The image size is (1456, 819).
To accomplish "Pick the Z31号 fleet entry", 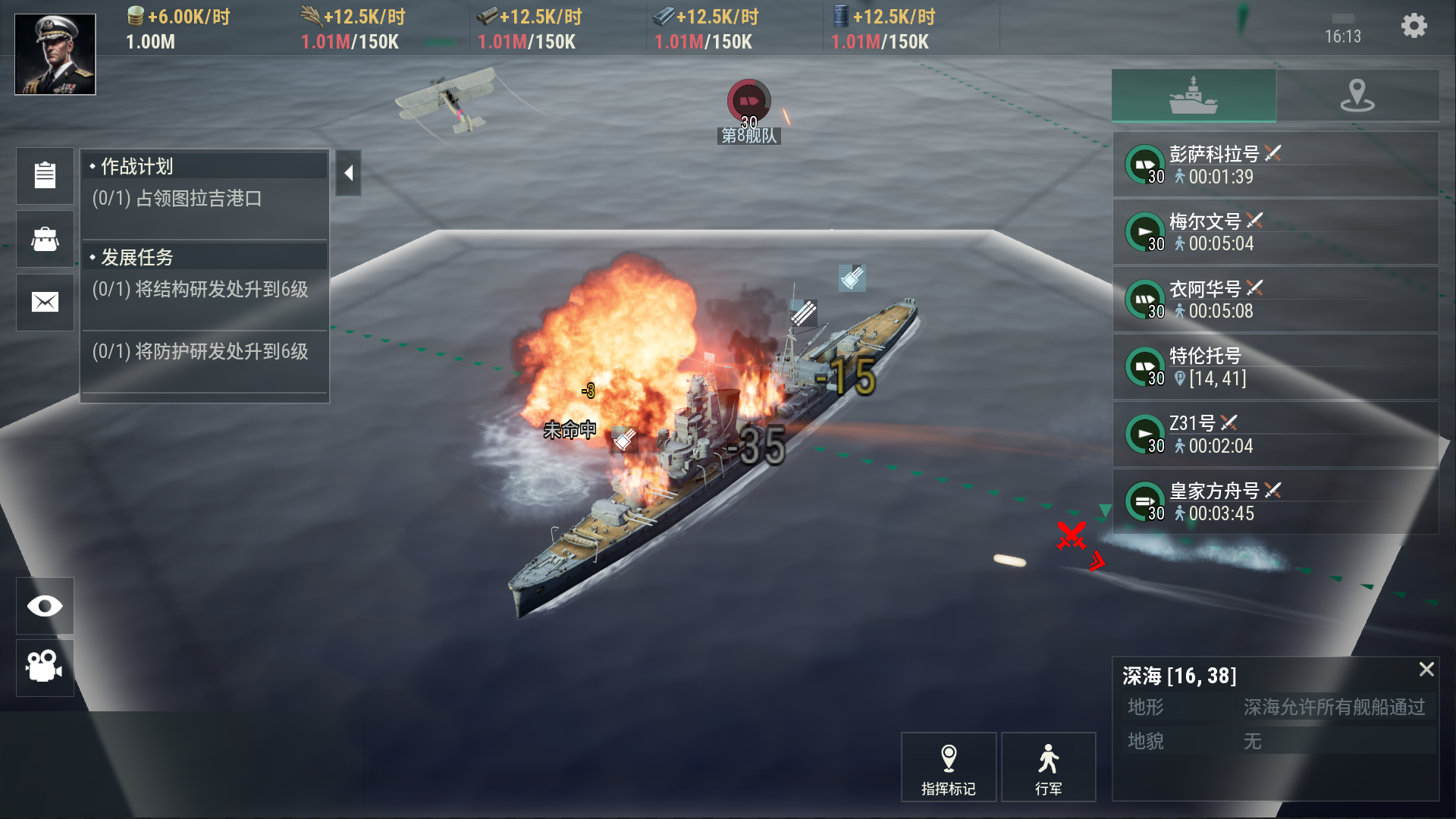I will 1276,434.
